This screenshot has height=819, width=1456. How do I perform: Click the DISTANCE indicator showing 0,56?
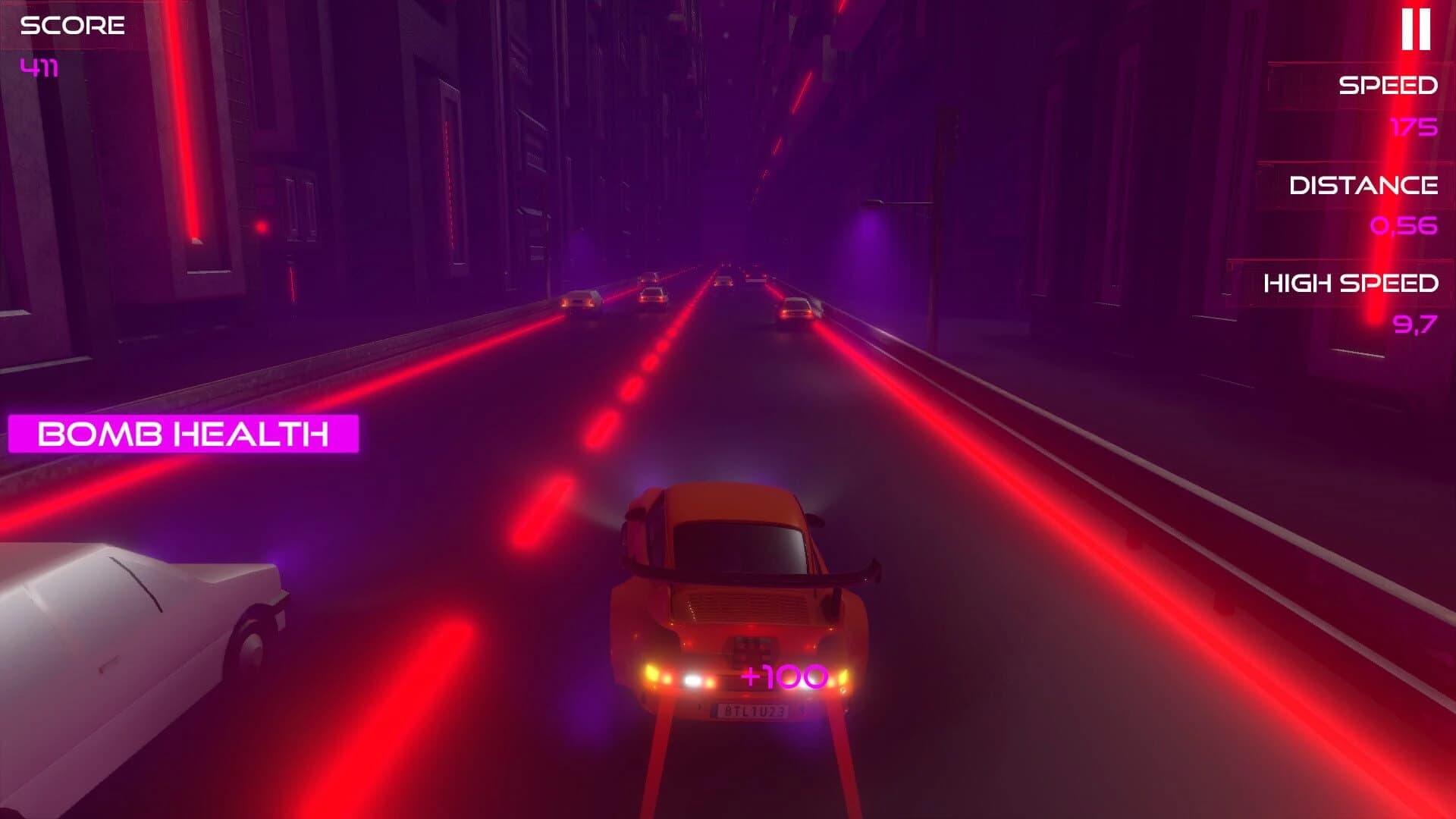1404,226
